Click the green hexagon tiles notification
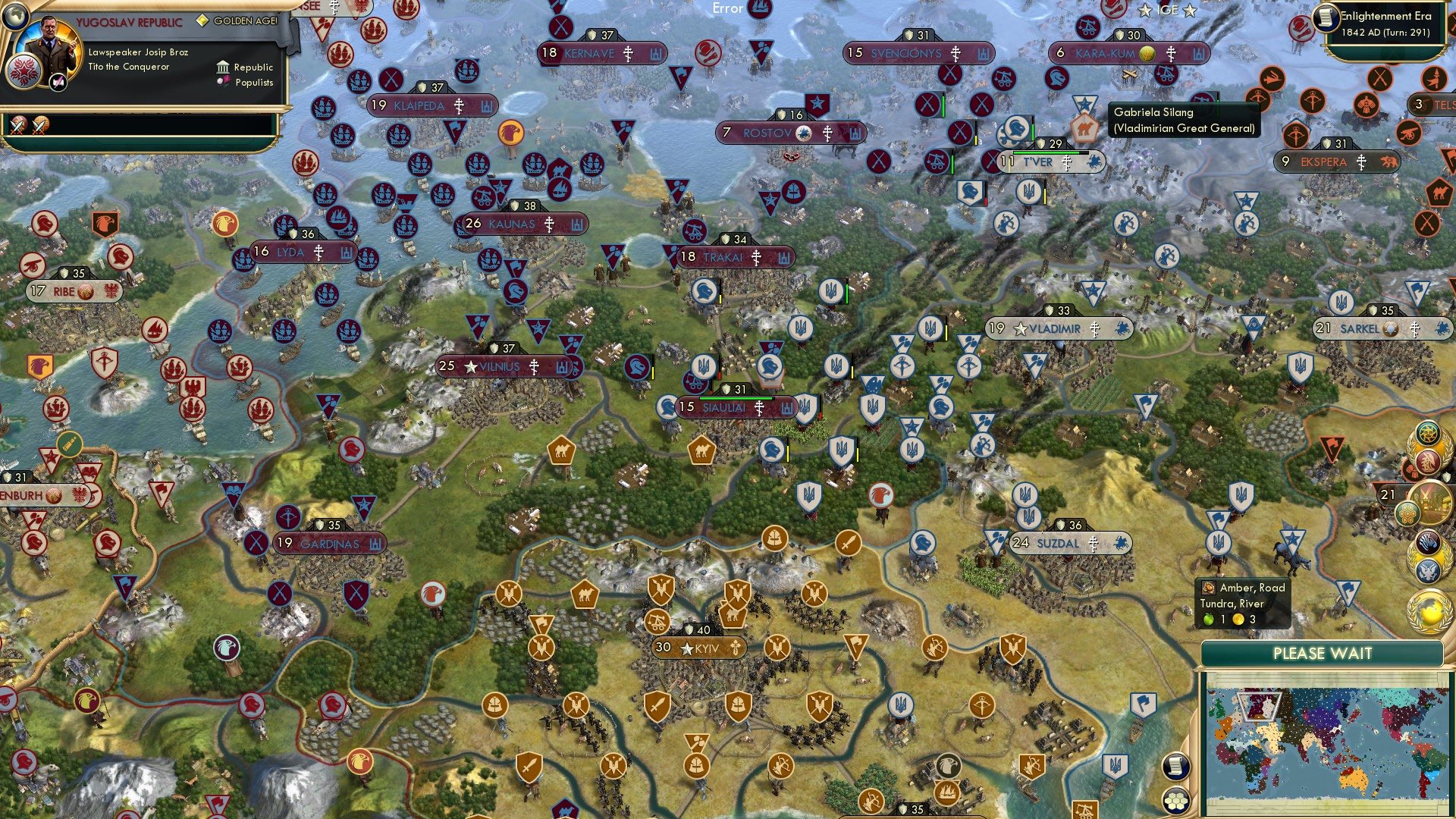The height and width of the screenshot is (819, 1456). point(1407,513)
